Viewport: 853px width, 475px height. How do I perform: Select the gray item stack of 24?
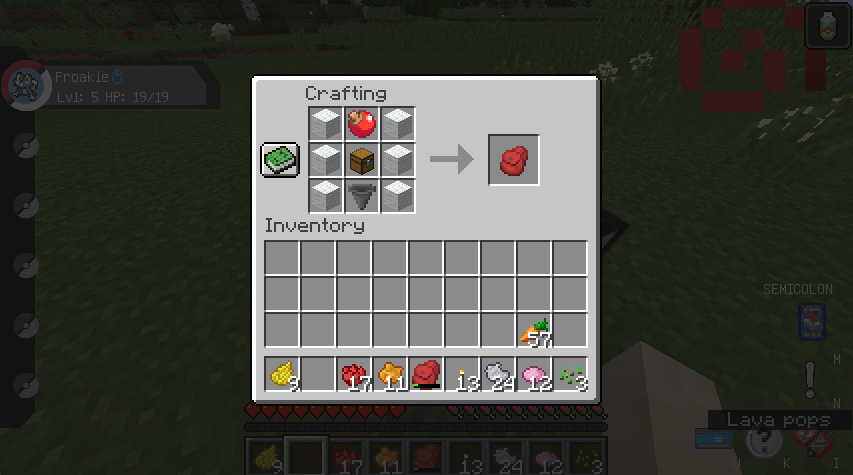tap(498, 374)
